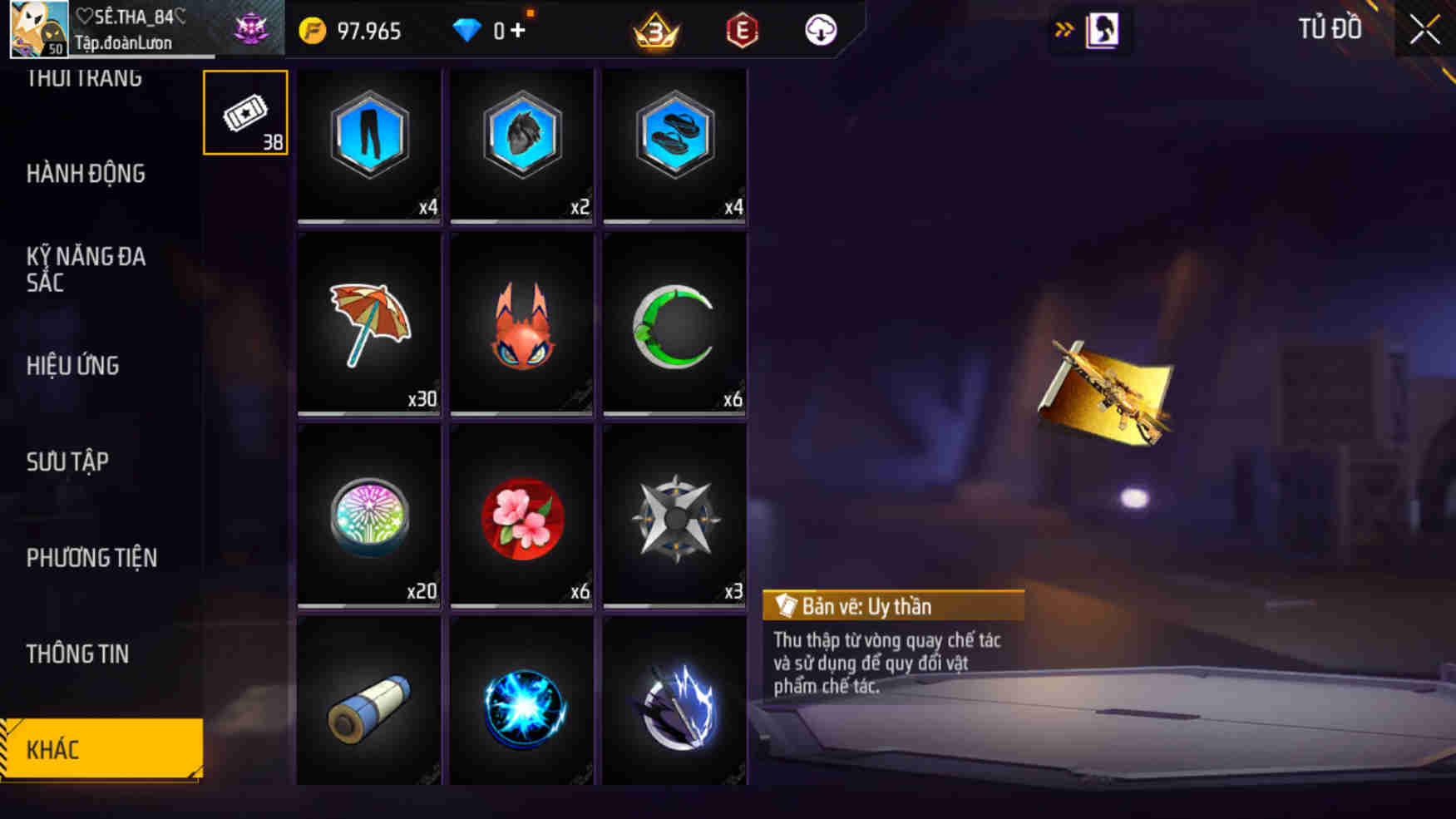
Task: Open the Bản vẽ: Uy thần blueprint banner
Action: [x=894, y=605]
